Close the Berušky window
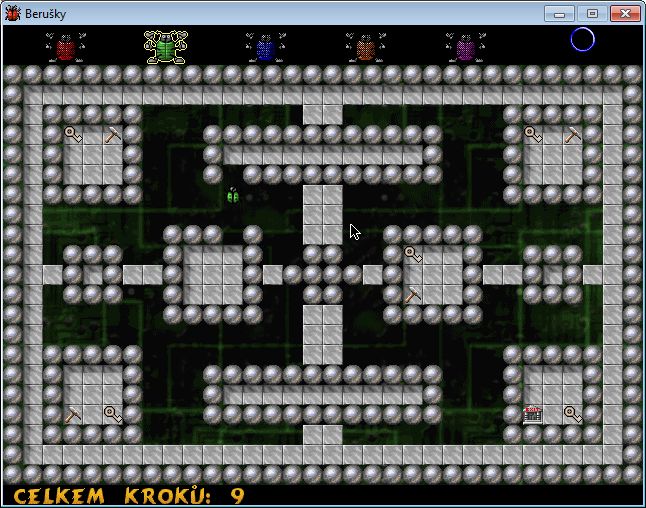The width and height of the screenshot is (646, 508). pyautogui.click(x=625, y=13)
